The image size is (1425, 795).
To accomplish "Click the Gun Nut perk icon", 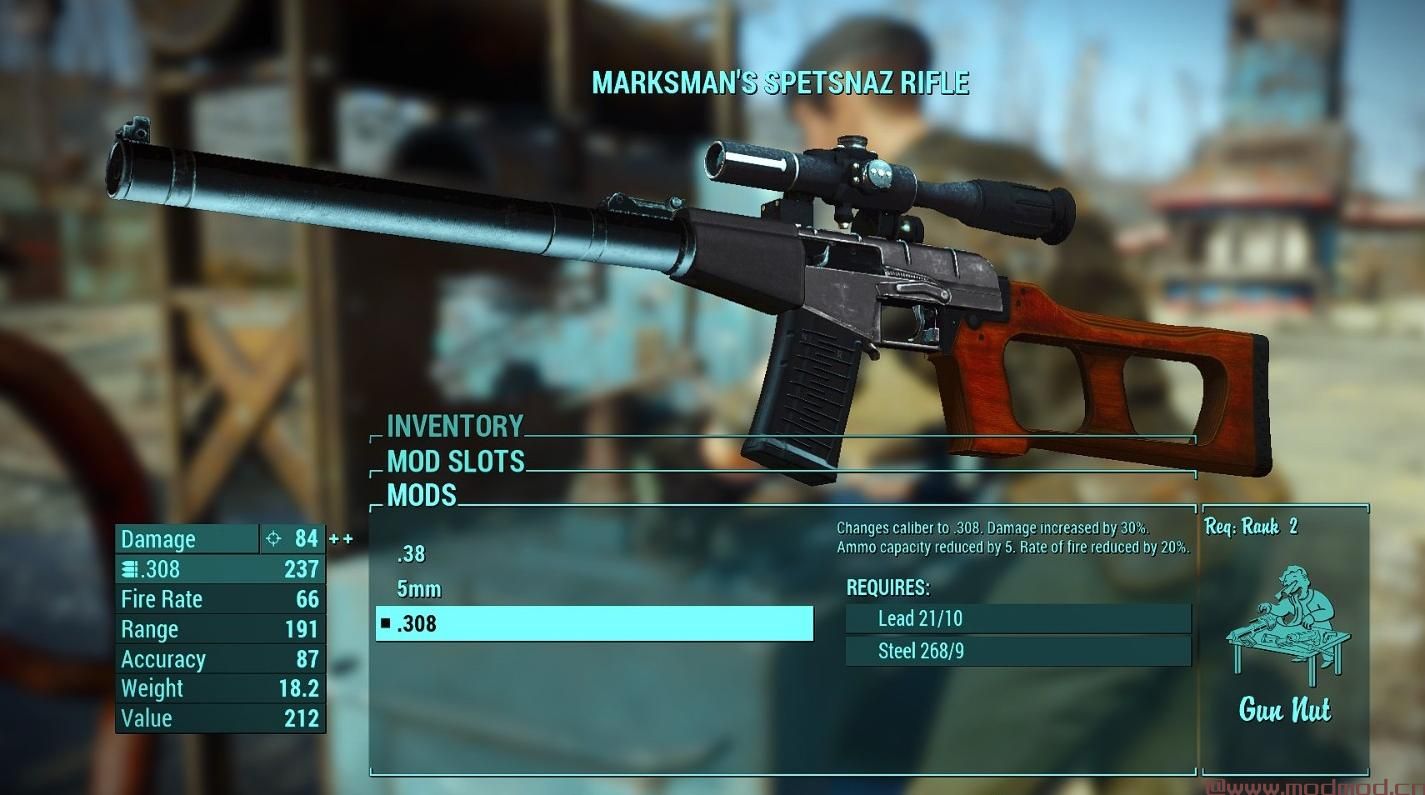I will click(1285, 620).
